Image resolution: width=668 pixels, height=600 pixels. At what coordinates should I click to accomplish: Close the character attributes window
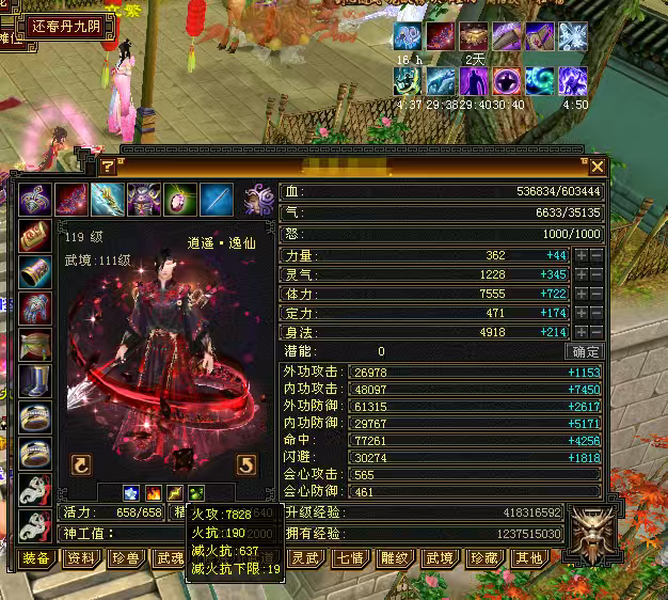(x=597, y=167)
